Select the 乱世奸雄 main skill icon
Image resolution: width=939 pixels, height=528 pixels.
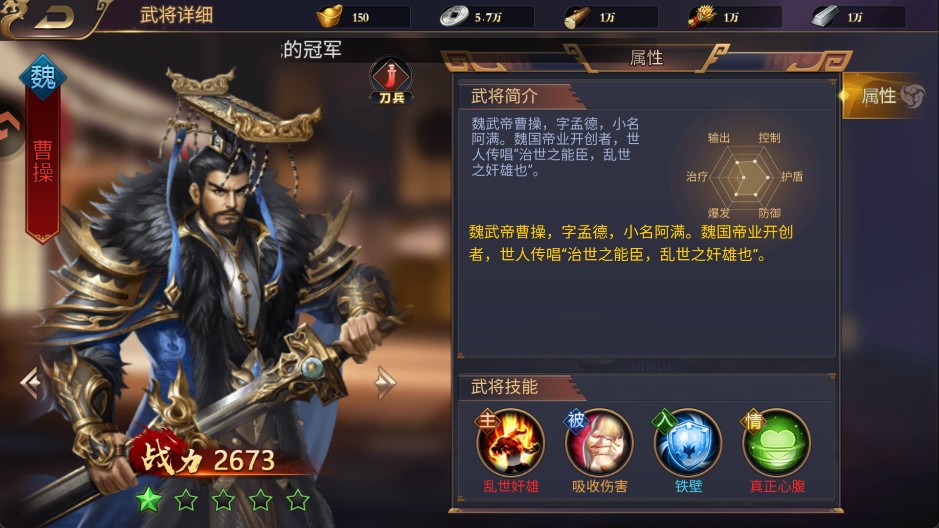tap(510, 442)
